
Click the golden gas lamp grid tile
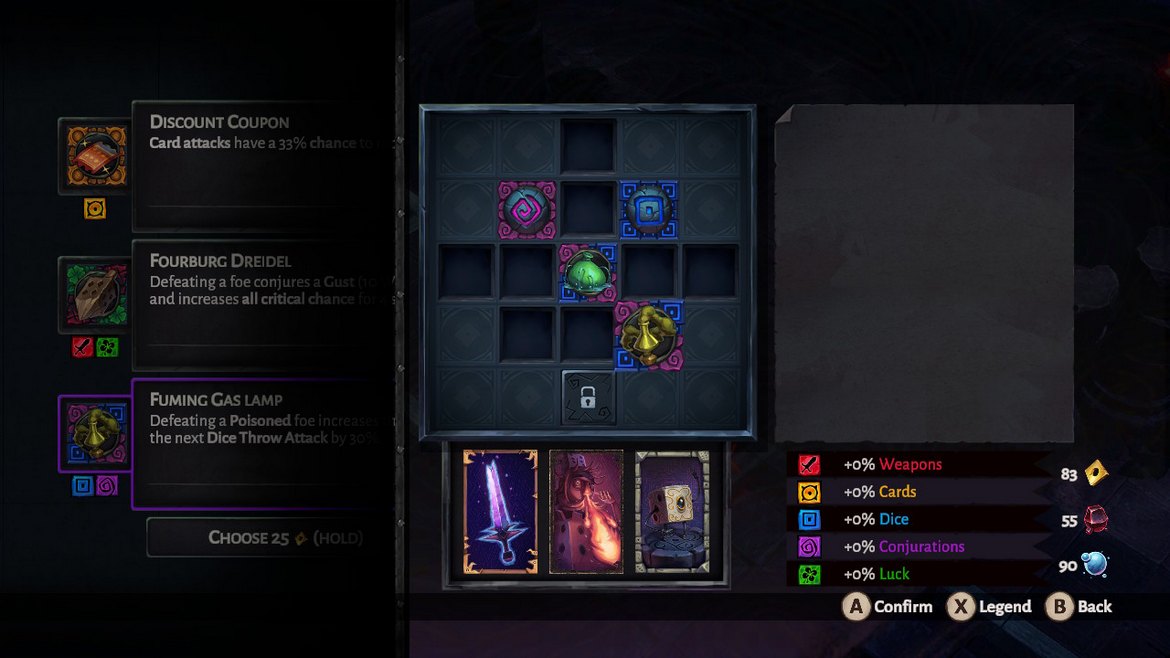pos(649,333)
